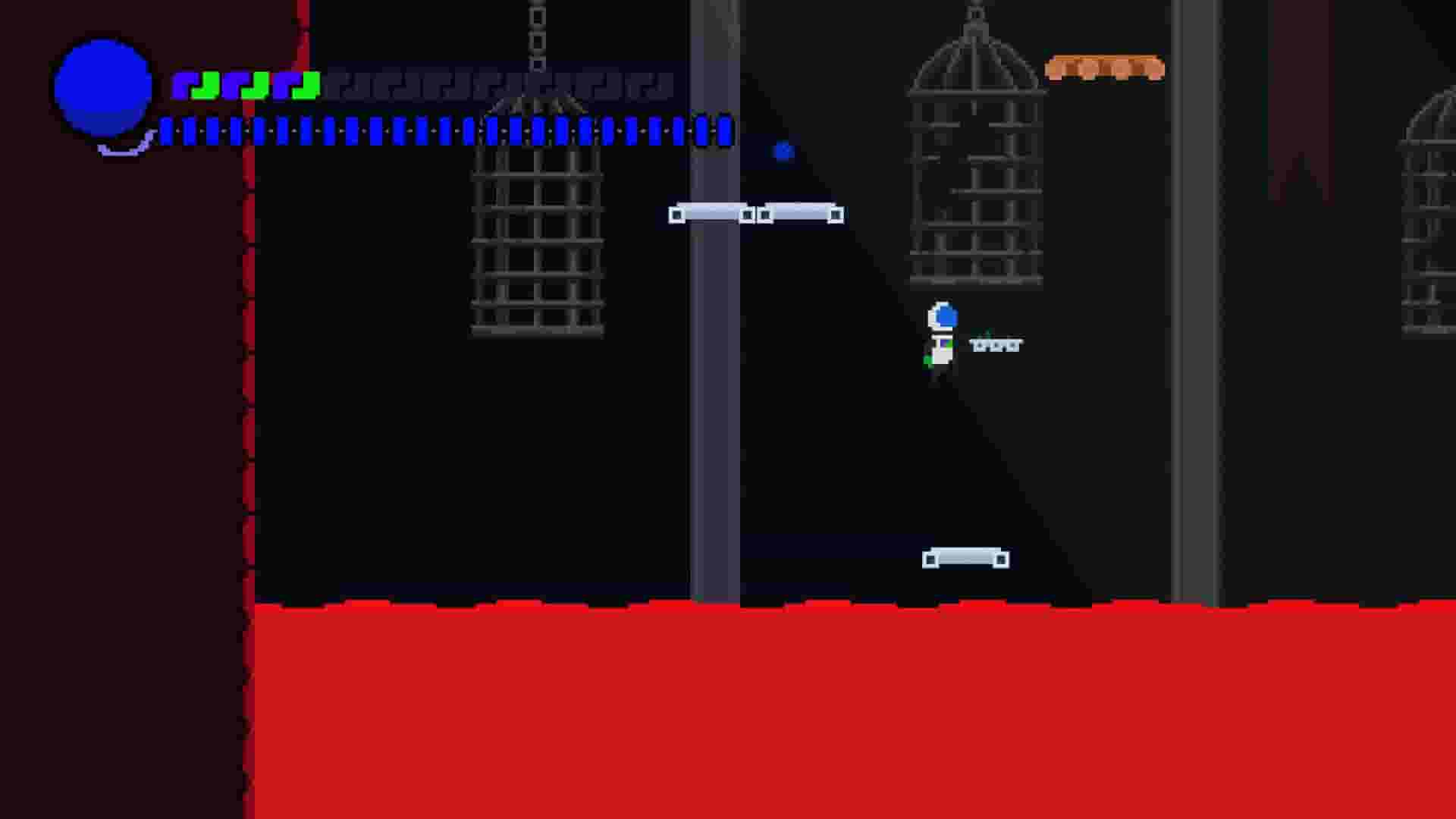Click the small blue orb floating near the pillar

[x=783, y=152]
